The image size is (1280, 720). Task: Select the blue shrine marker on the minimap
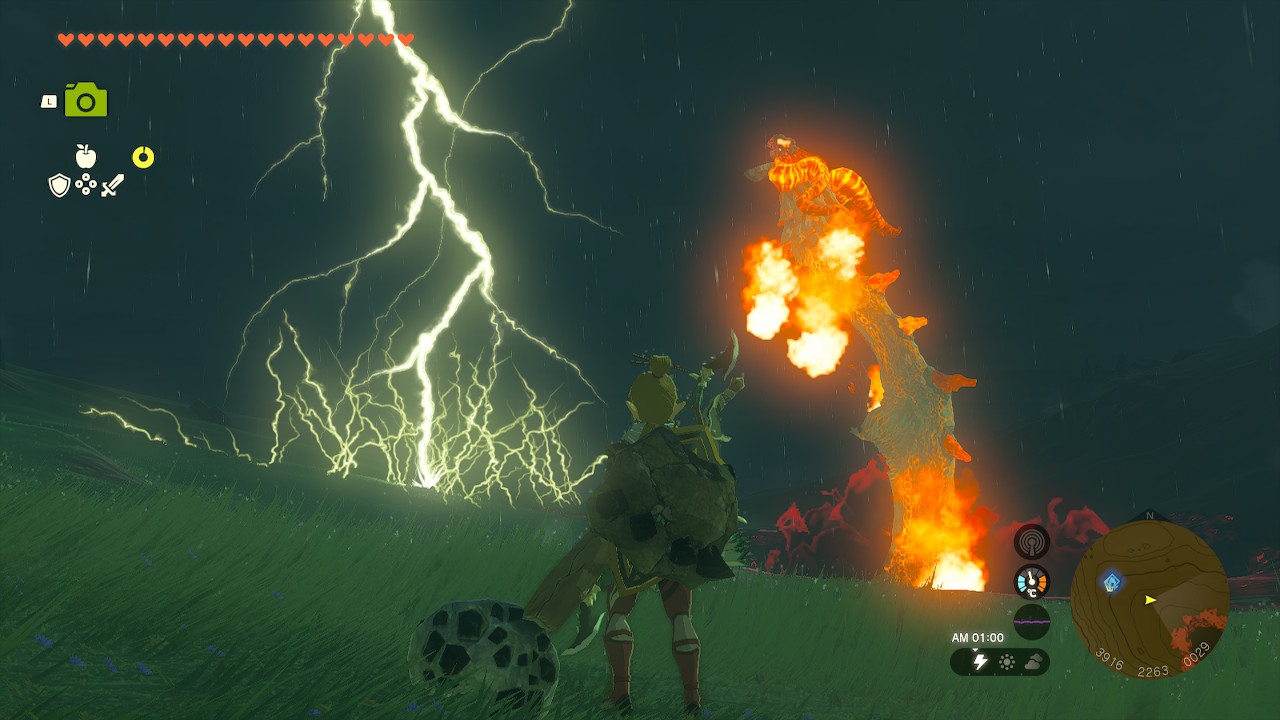pyautogui.click(x=1111, y=581)
